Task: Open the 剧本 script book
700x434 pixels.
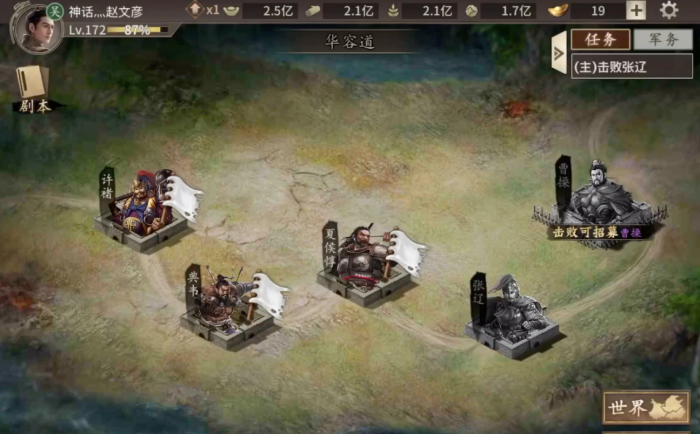Action: pos(31,88)
